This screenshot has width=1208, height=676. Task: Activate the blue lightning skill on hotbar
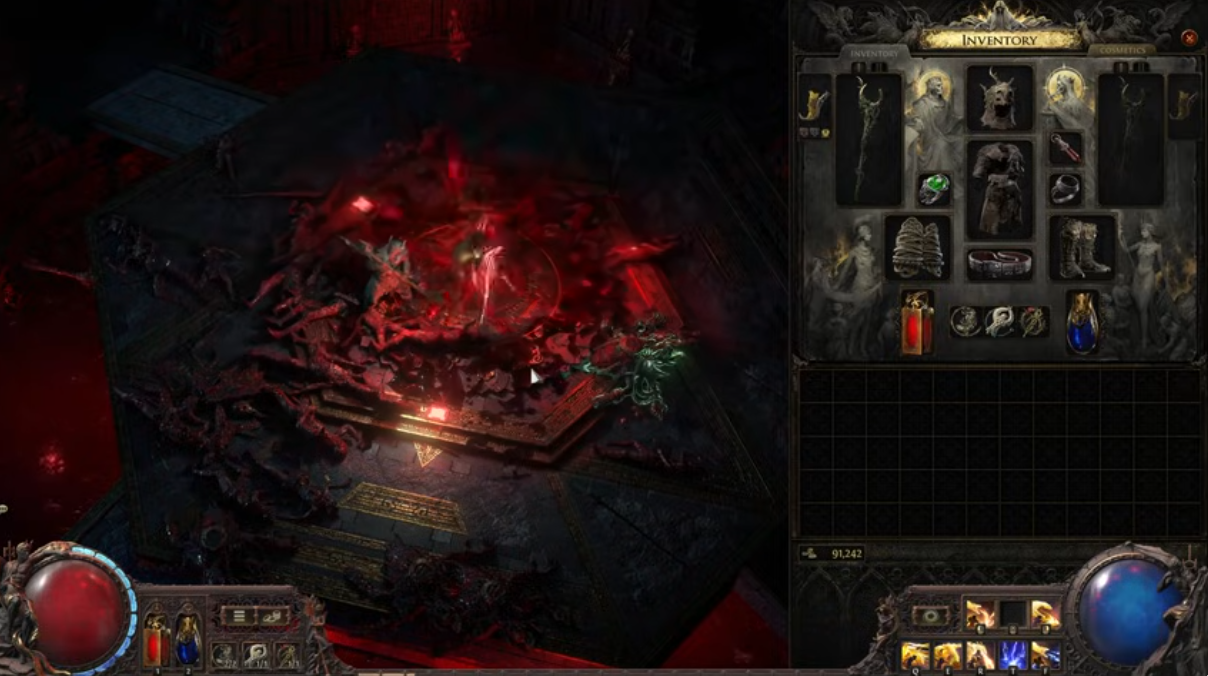click(x=1013, y=656)
